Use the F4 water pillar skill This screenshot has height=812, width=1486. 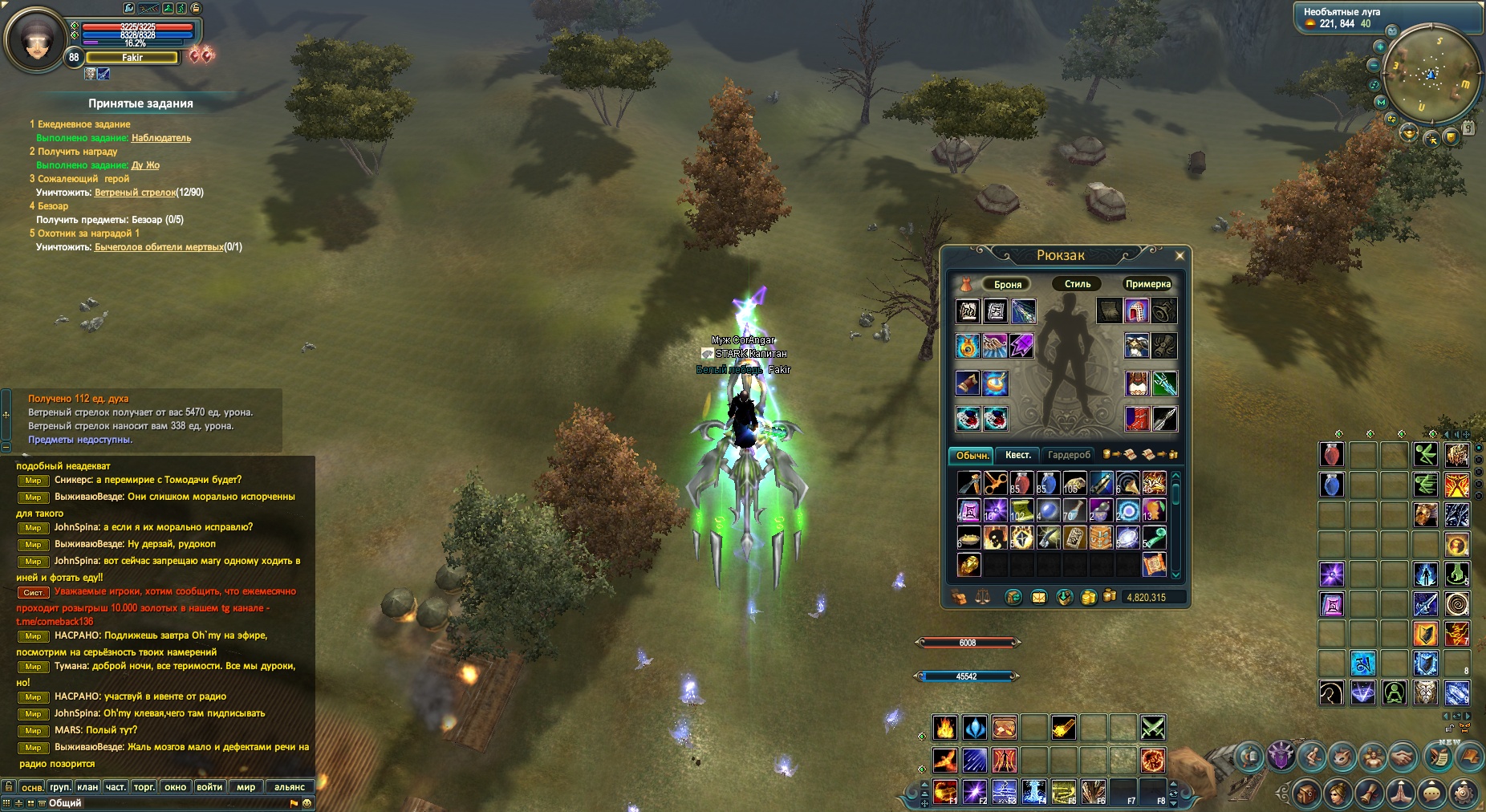coord(1033,791)
